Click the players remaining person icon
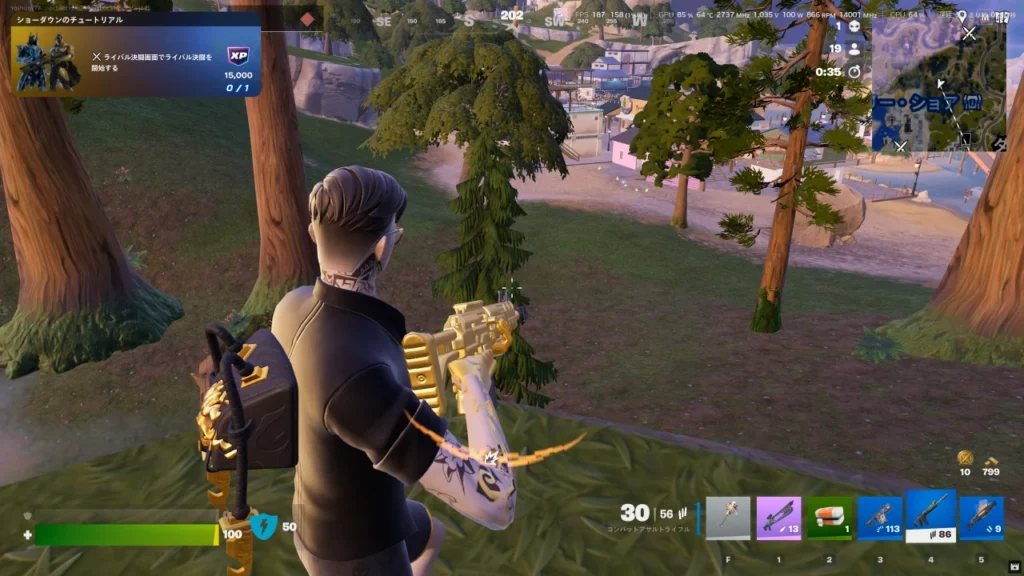The width and height of the screenshot is (1024, 576). coord(854,48)
